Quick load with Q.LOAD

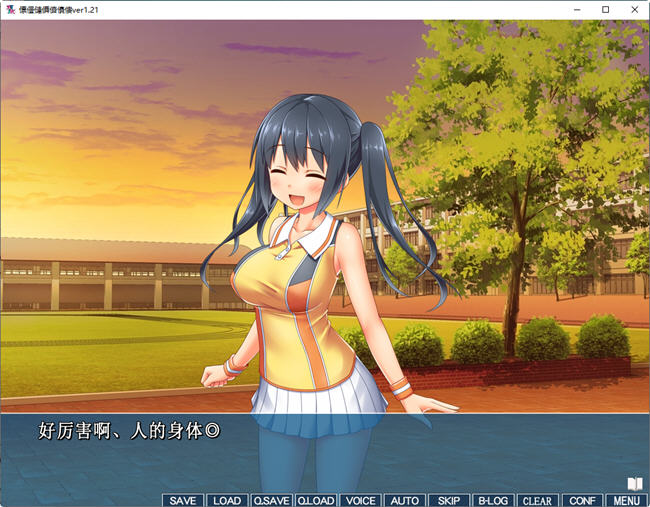point(315,500)
